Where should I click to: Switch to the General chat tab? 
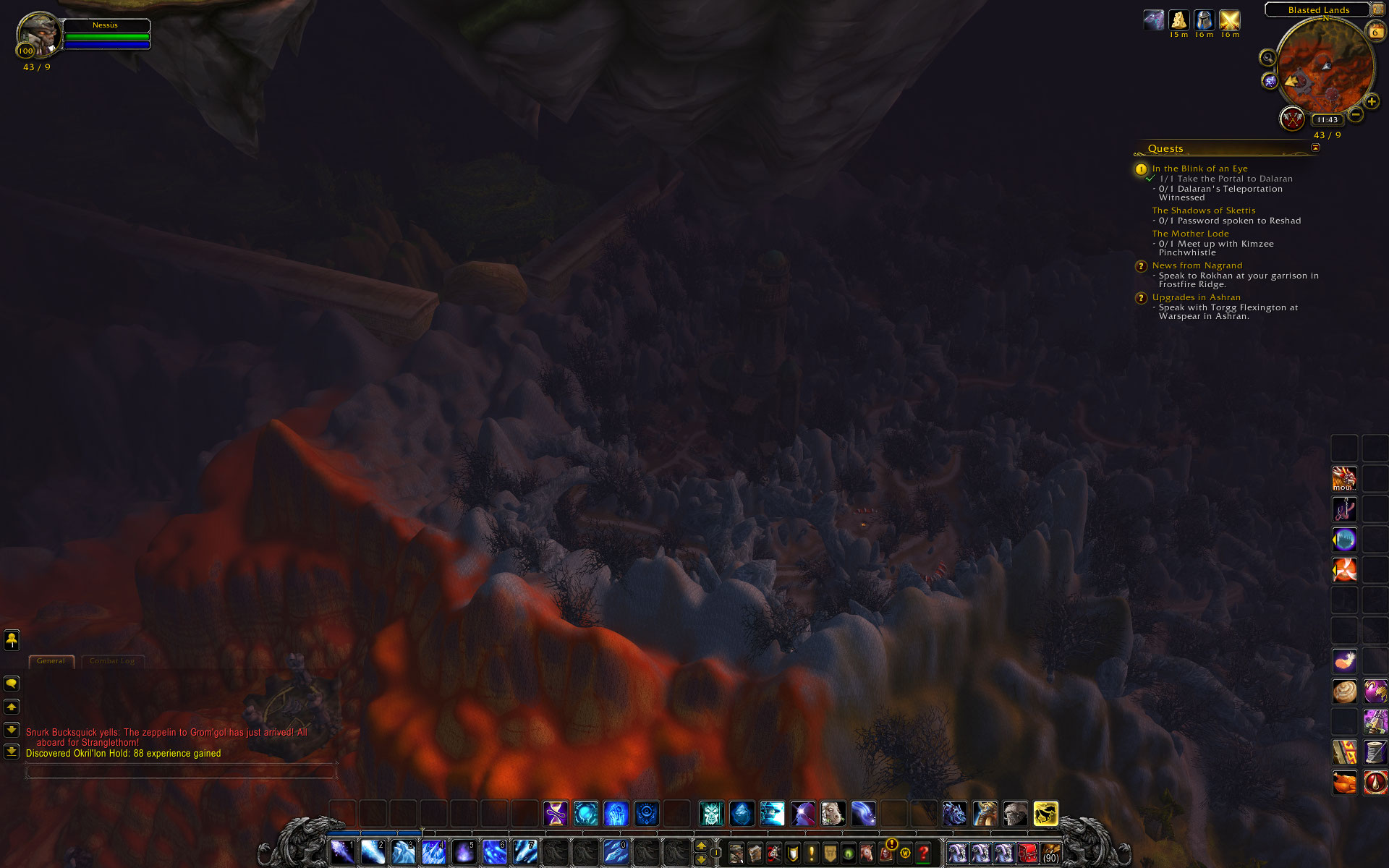point(51,661)
